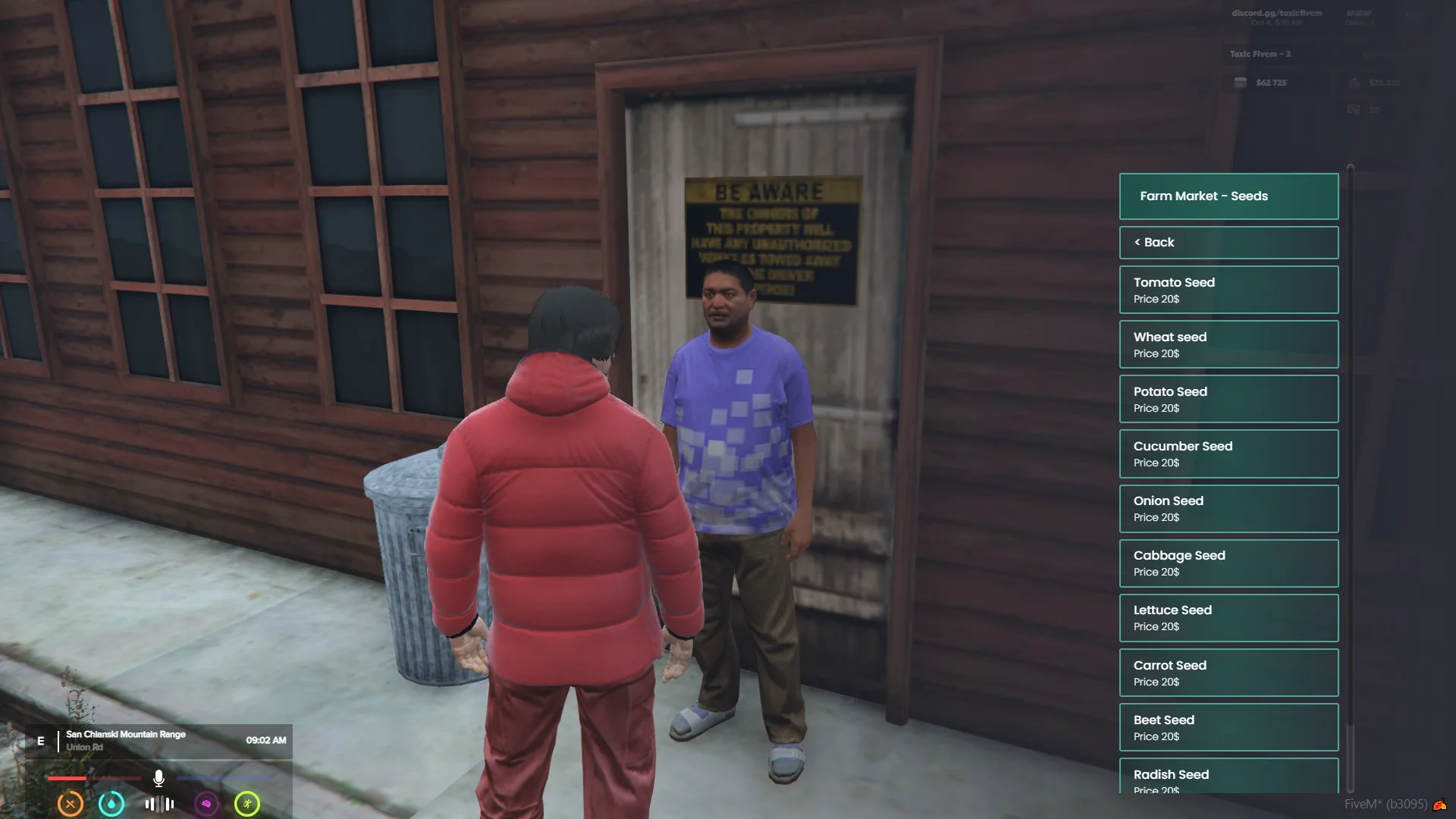The height and width of the screenshot is (819, 1456).
Task: Choose the Lettuce Seed entry
Action: (x=1228, y=617)
